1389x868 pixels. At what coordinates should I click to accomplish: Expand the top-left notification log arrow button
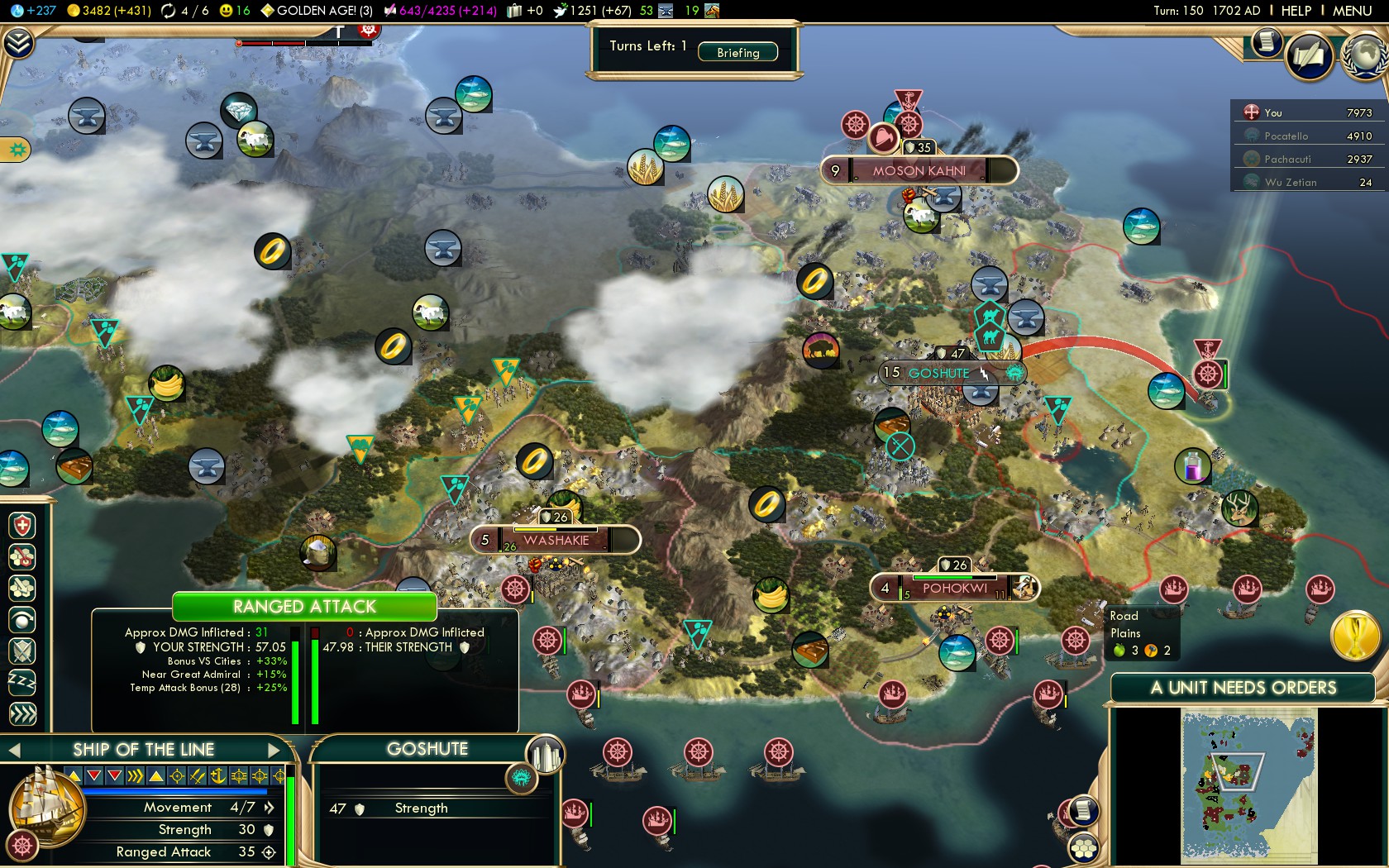tap(17, 43)
